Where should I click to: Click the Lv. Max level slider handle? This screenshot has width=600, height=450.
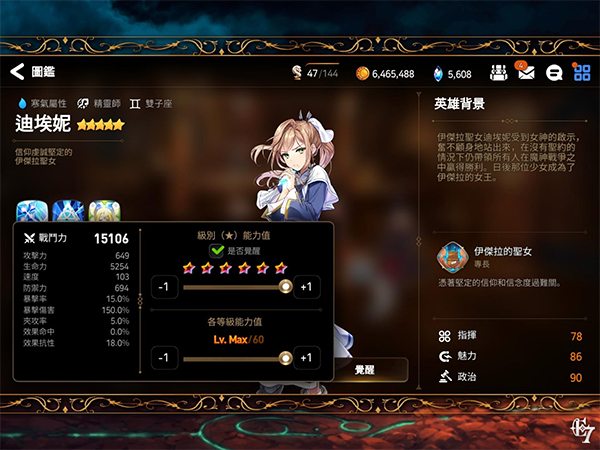click(x=285, y=358)
